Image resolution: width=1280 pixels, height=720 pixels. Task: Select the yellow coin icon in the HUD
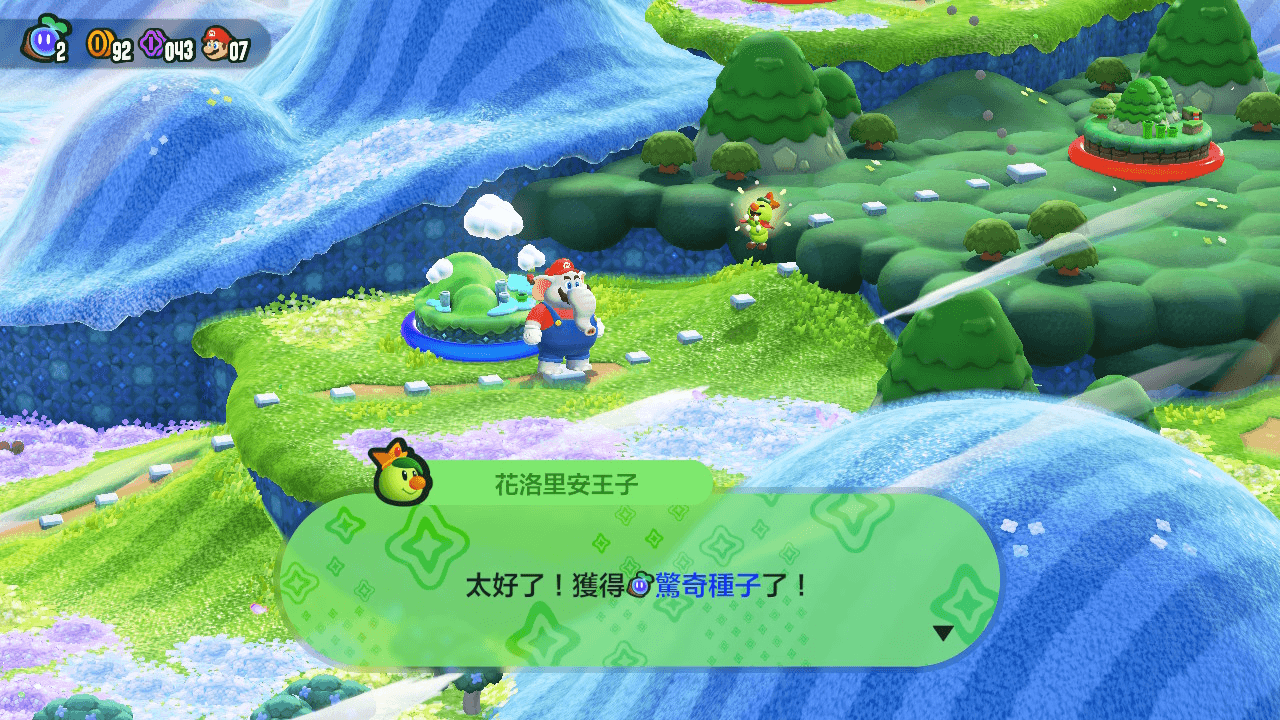click(x=100, y=42)
